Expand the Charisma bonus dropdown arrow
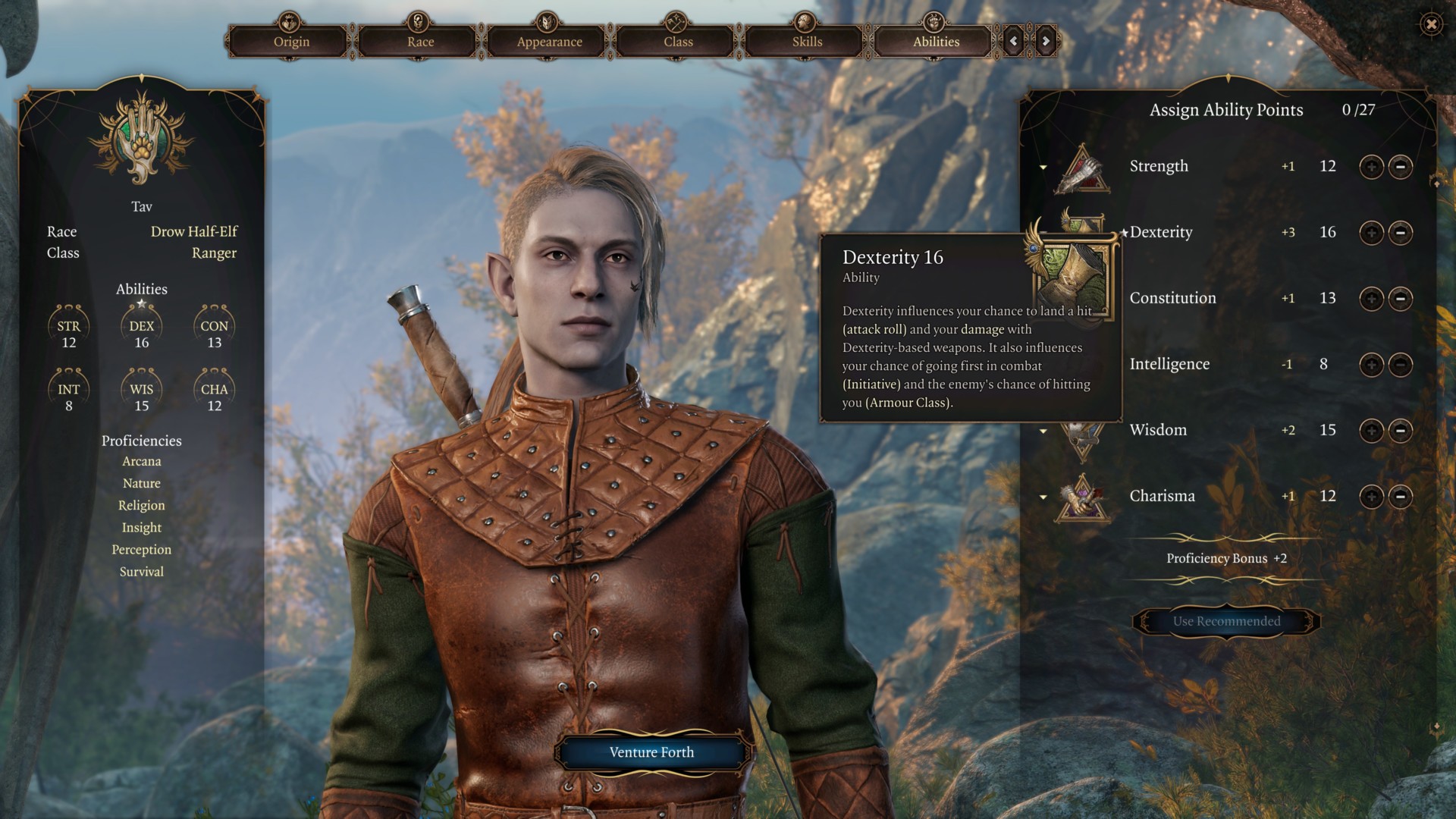The width and height of the screenshot is (1456, 819). (x=1043, y=497)
